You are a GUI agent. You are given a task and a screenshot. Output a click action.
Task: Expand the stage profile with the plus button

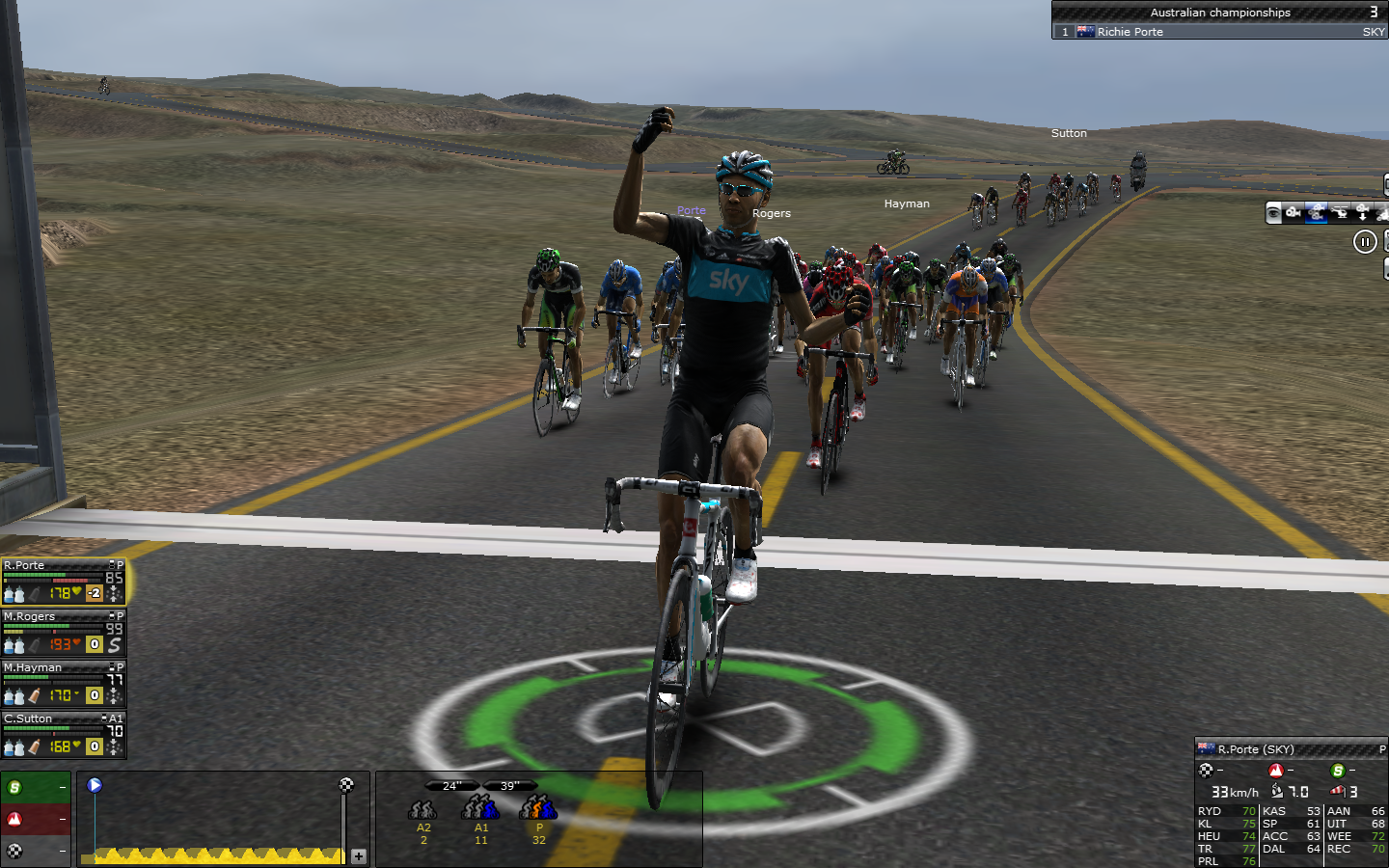click(x=359, y=855)
